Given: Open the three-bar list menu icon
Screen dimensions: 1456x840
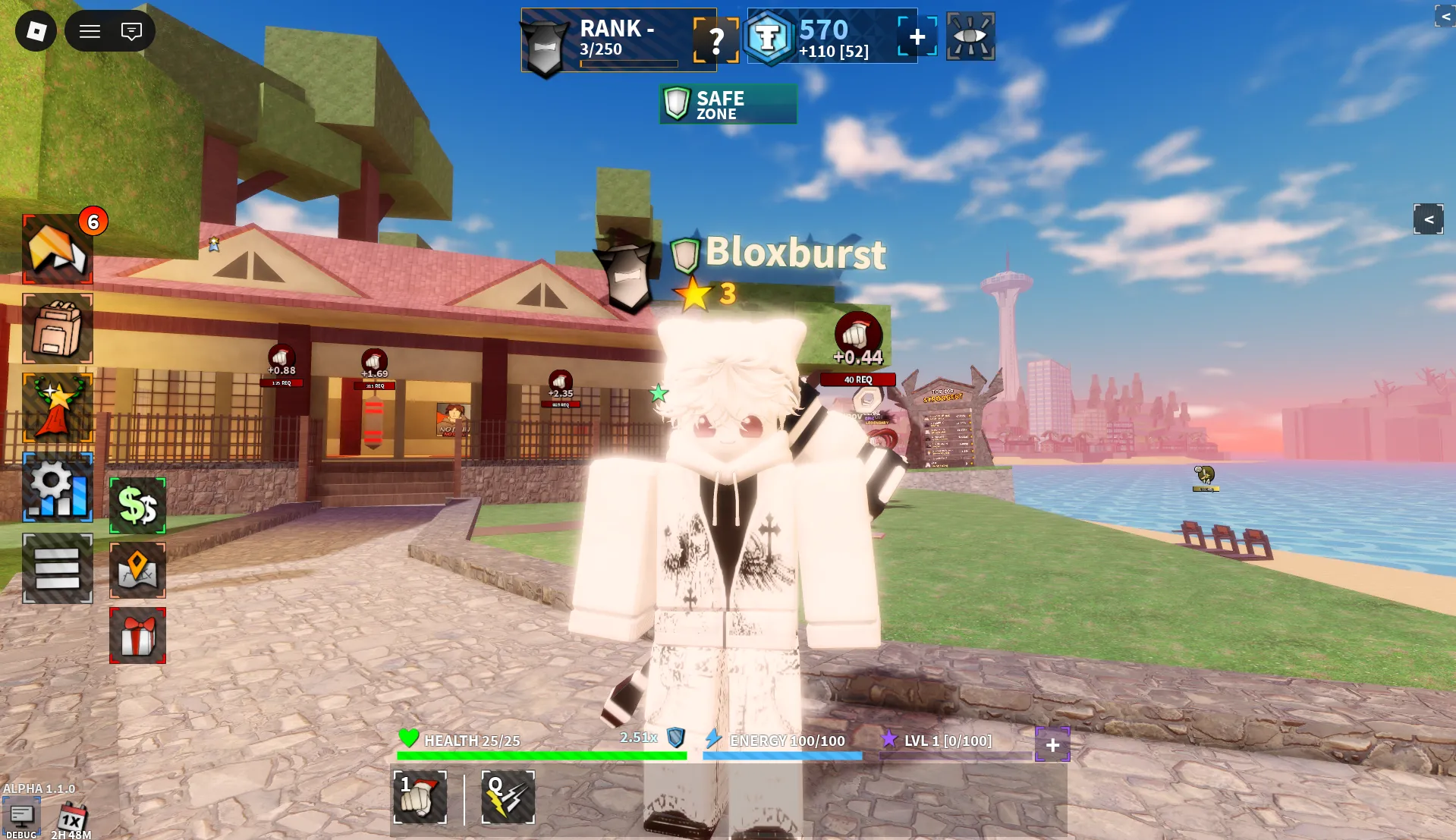Looking at the screenshot, I should pos(58,568).
